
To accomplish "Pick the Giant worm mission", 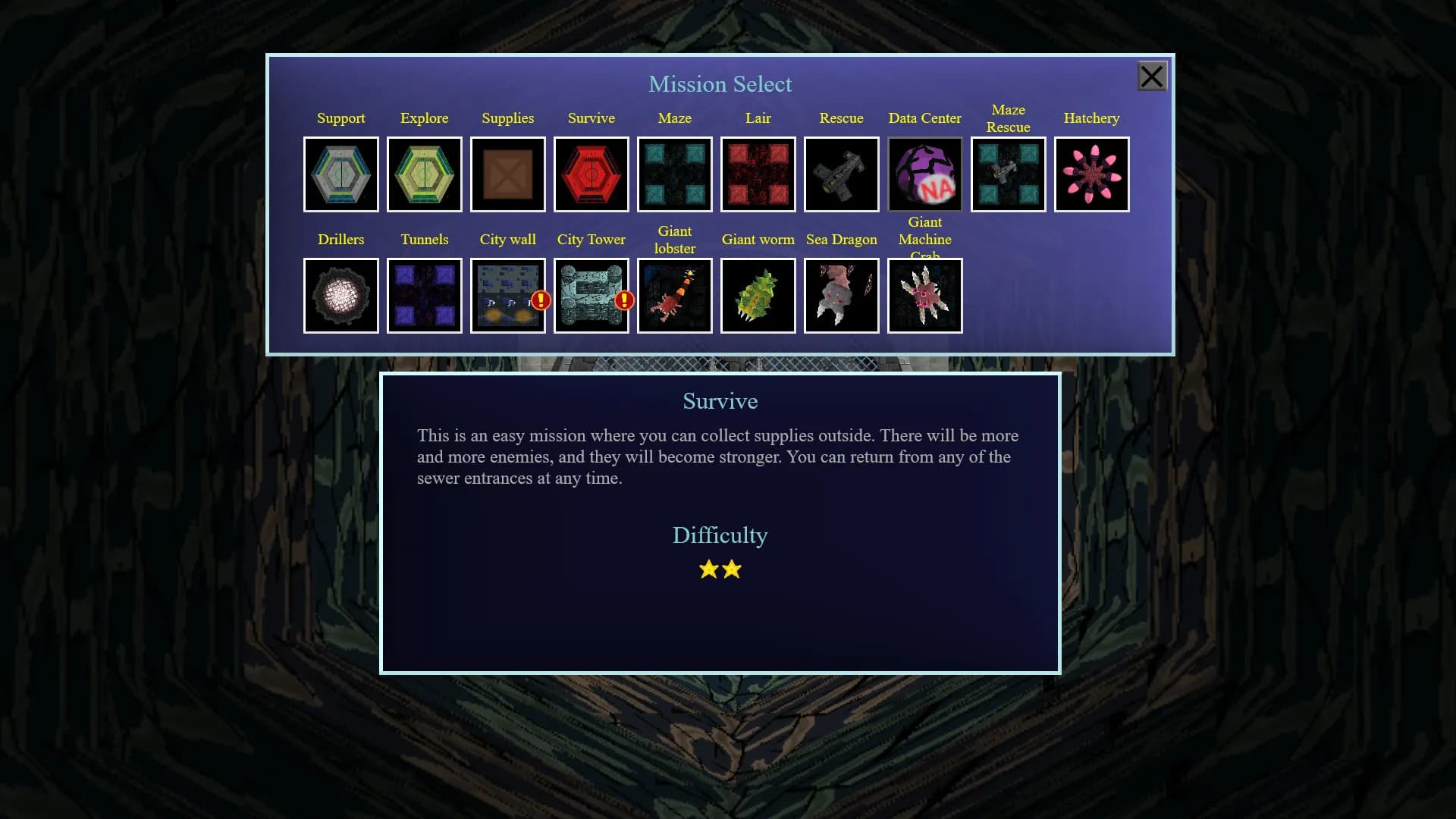I will coord(758,296).
